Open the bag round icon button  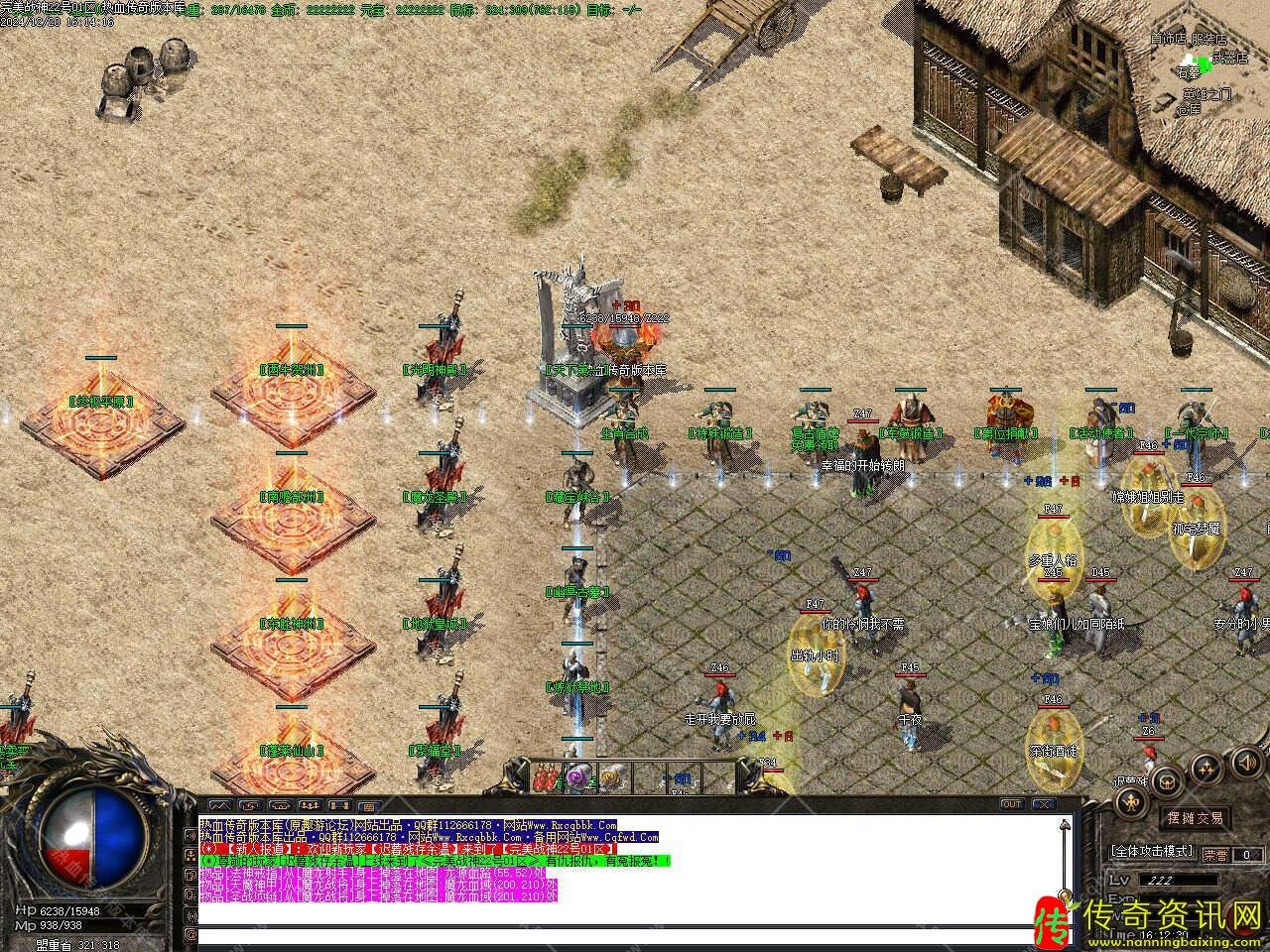pos(1167,780)
